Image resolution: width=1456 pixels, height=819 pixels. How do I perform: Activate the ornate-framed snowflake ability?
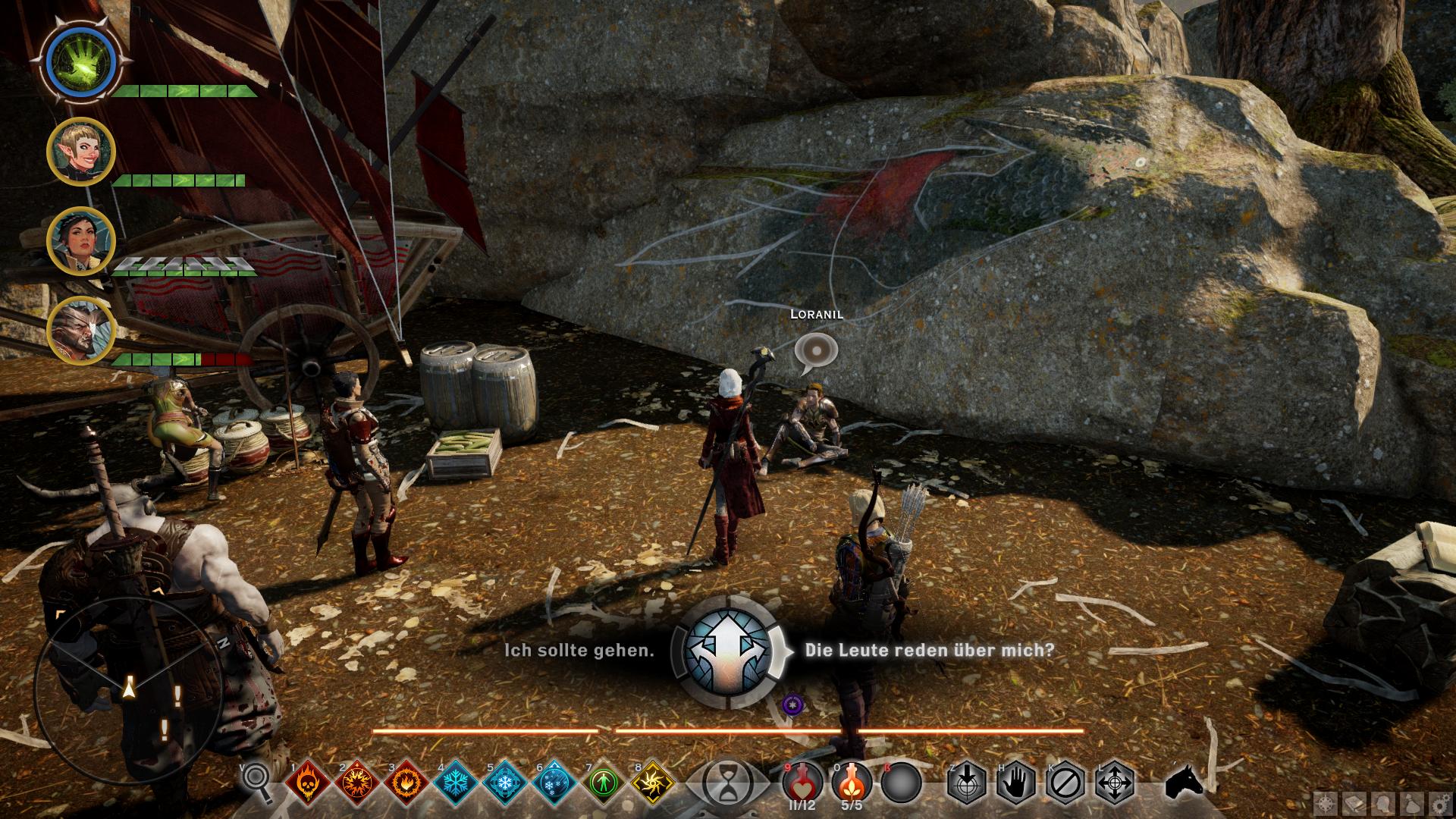505,782
